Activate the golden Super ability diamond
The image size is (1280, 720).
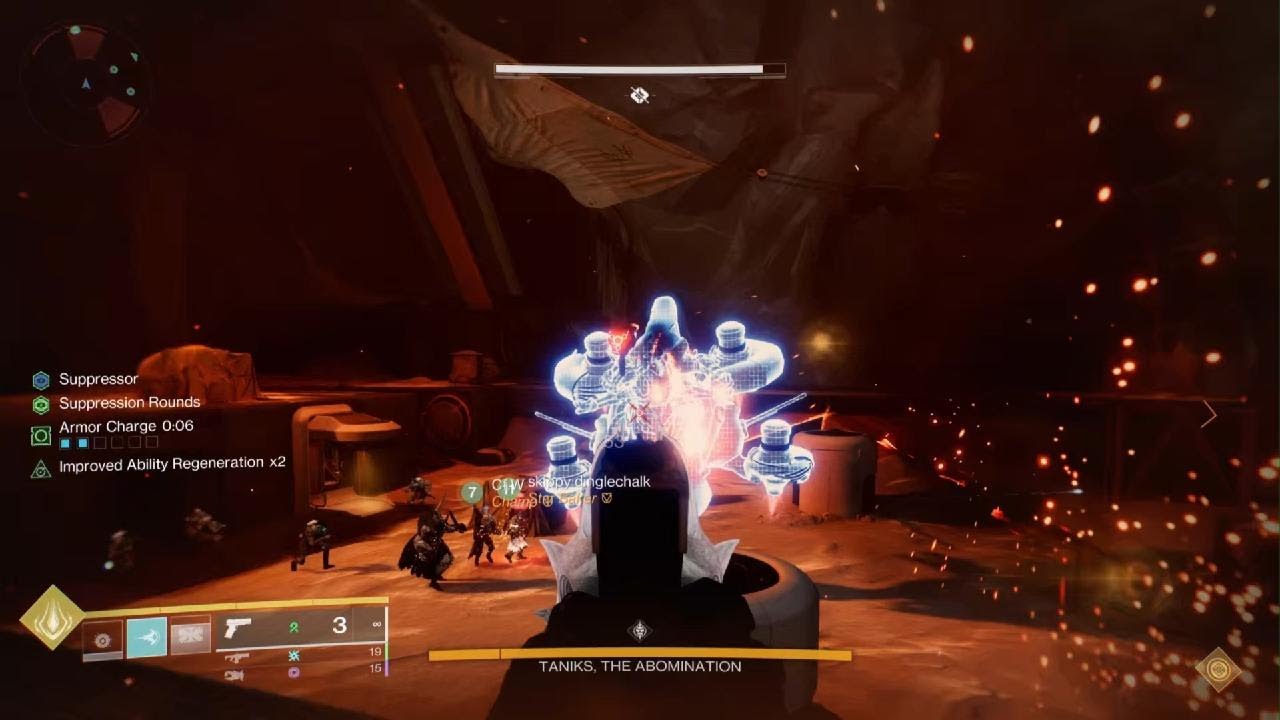coord(53,618)
